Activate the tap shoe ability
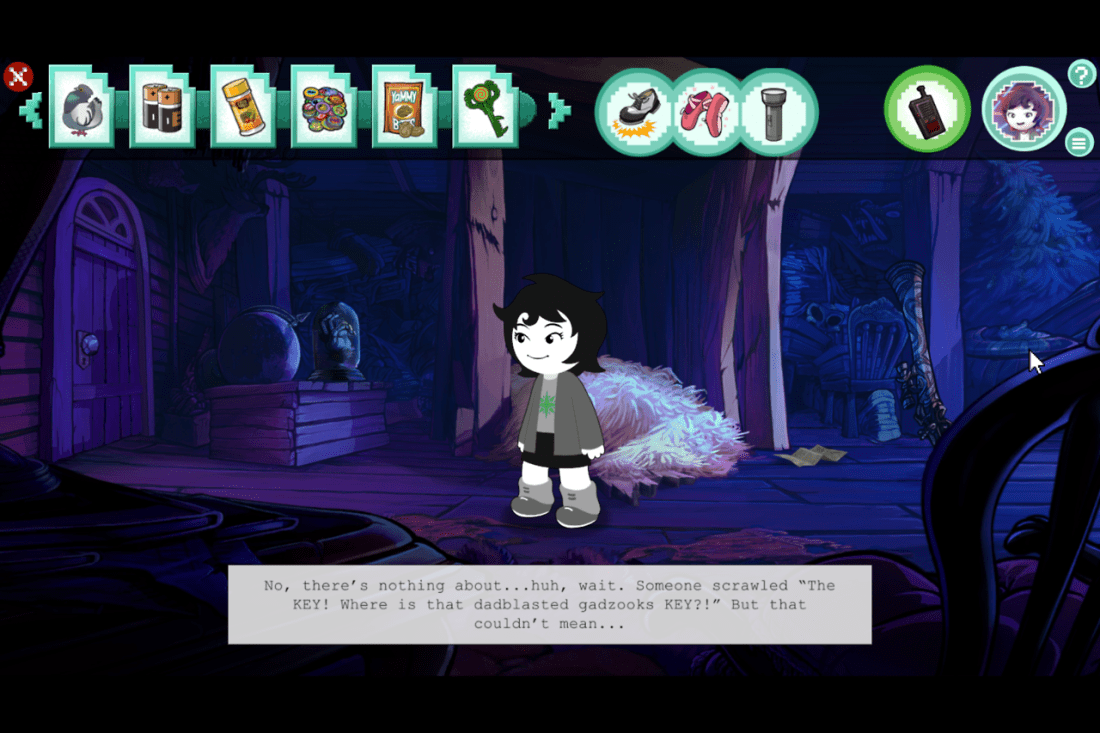The width and height of the screenshot is (1100, 733). pyautogui.click(x=636, y=111)
